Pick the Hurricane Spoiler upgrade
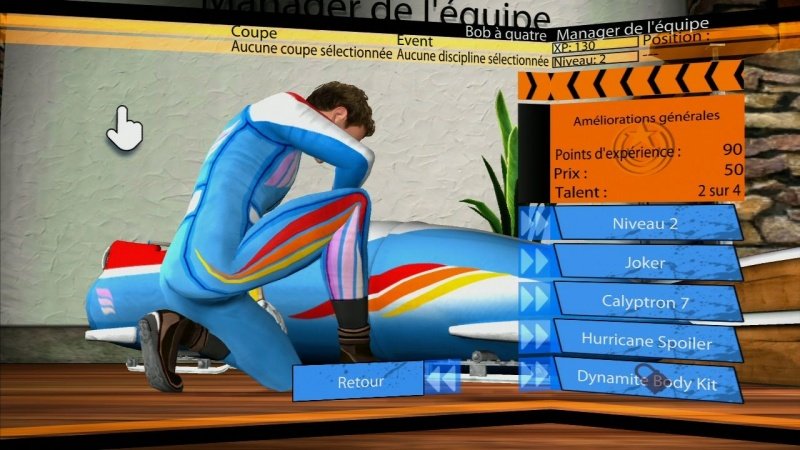 pyautogui.click(x=646, y=340)
